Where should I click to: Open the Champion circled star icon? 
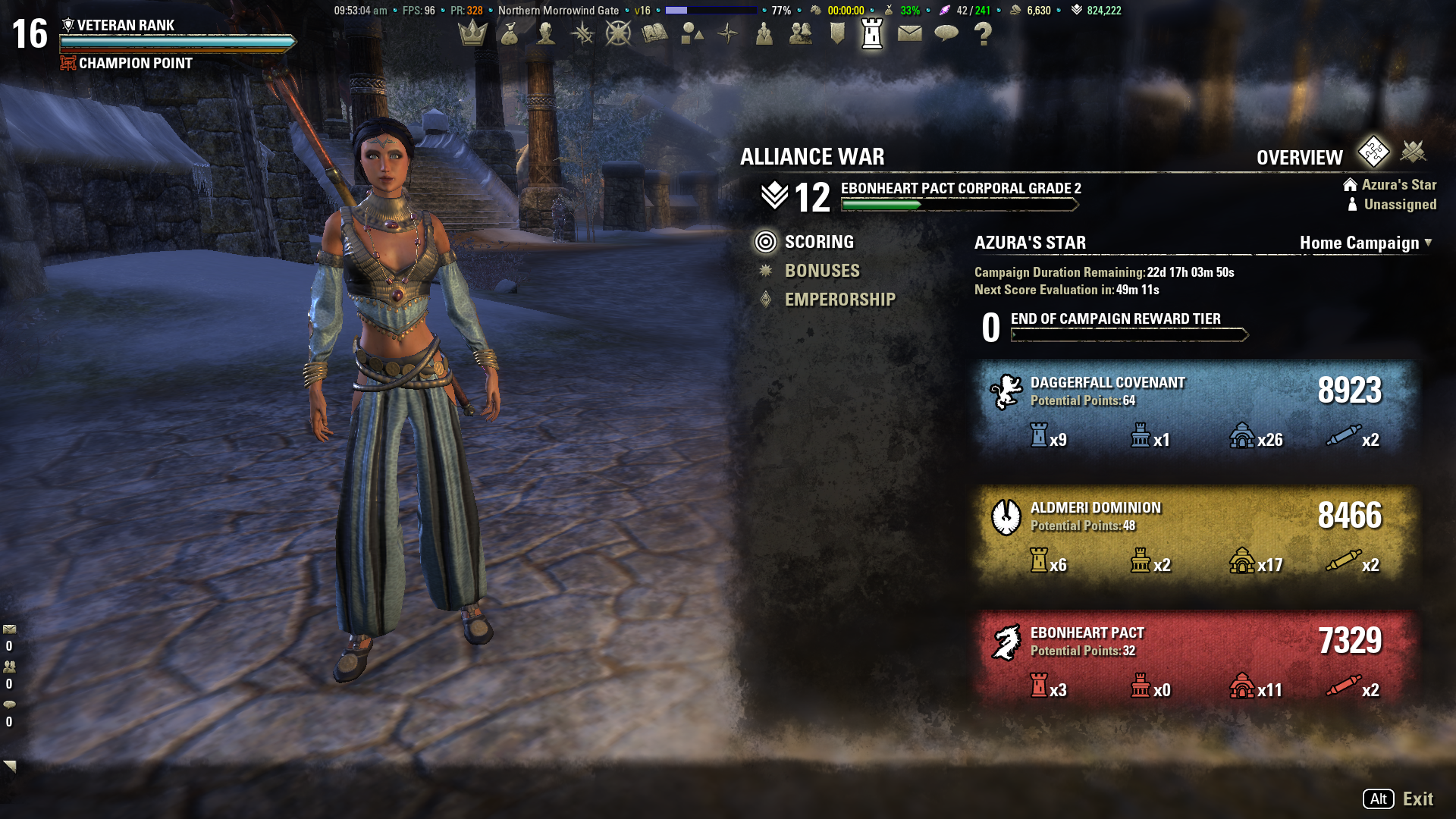click(618, 33)
